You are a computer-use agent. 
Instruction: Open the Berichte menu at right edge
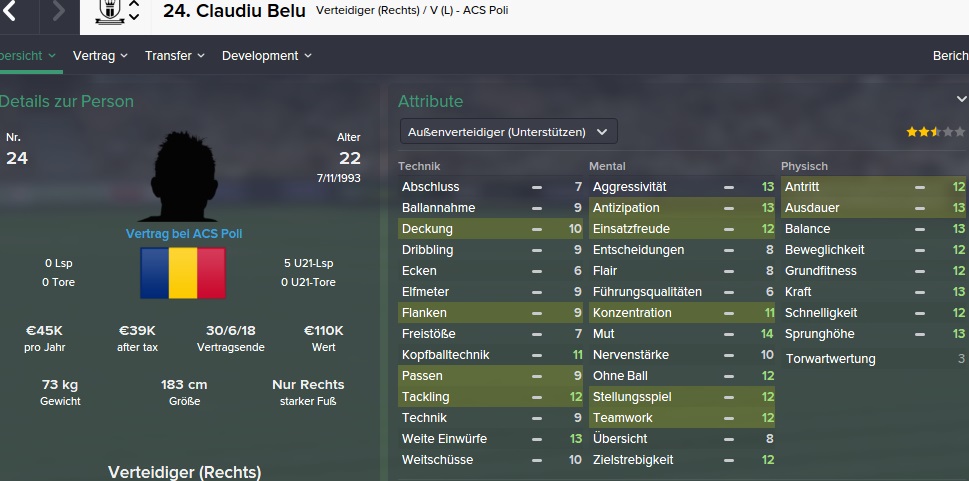949,56
